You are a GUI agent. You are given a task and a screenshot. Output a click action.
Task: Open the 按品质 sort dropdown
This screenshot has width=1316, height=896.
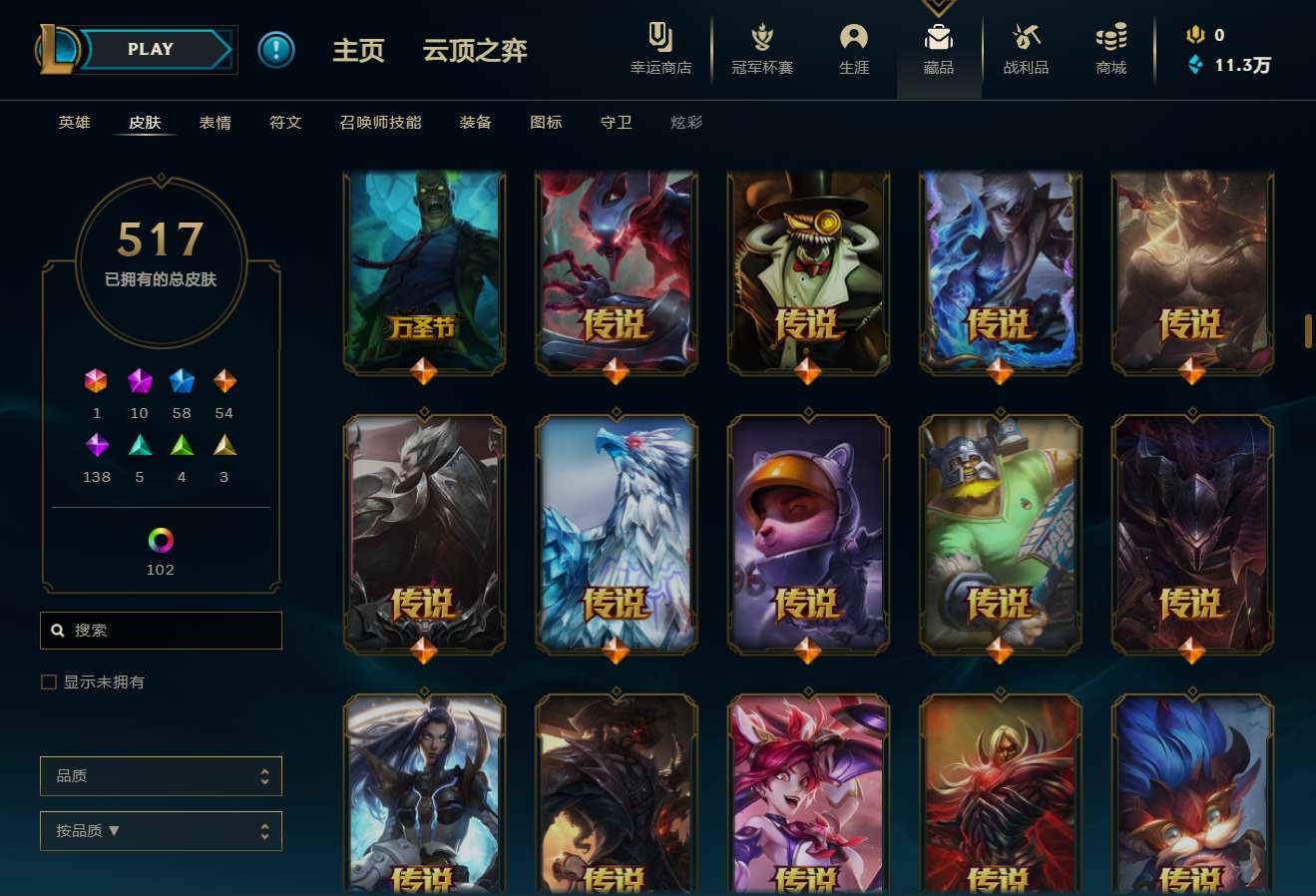(x=161, y=830)
